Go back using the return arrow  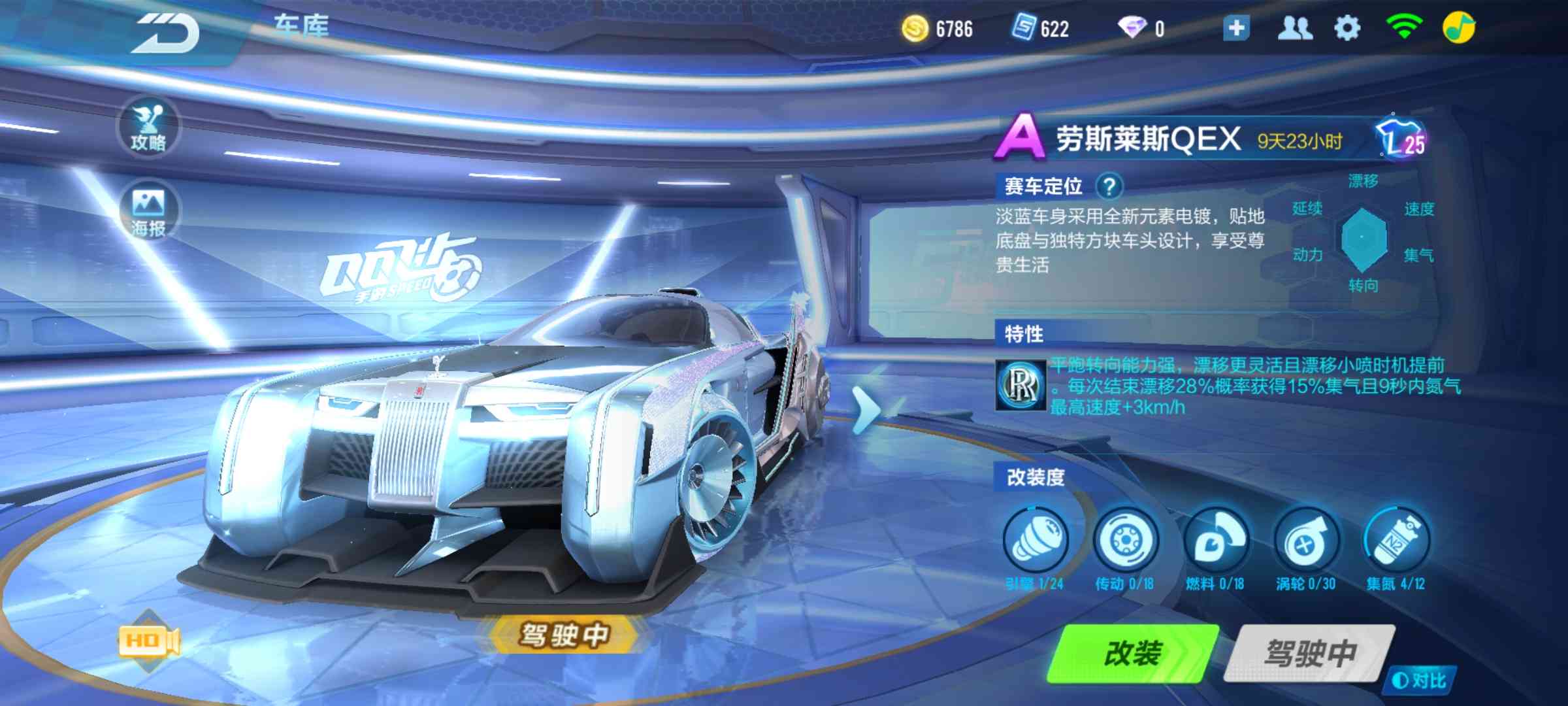pos(167,33)
